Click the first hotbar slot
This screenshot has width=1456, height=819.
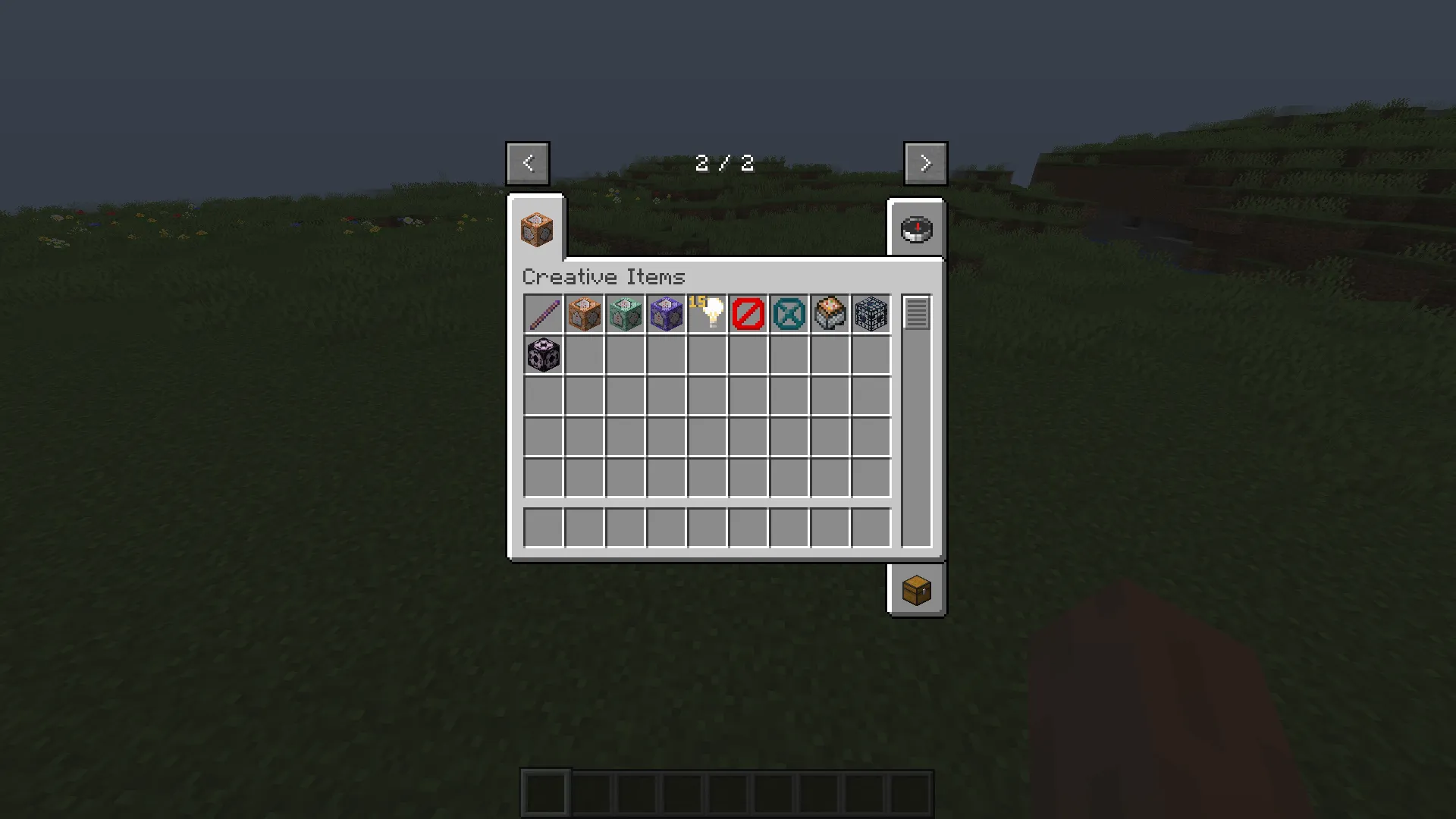click(x=544, y=791)
